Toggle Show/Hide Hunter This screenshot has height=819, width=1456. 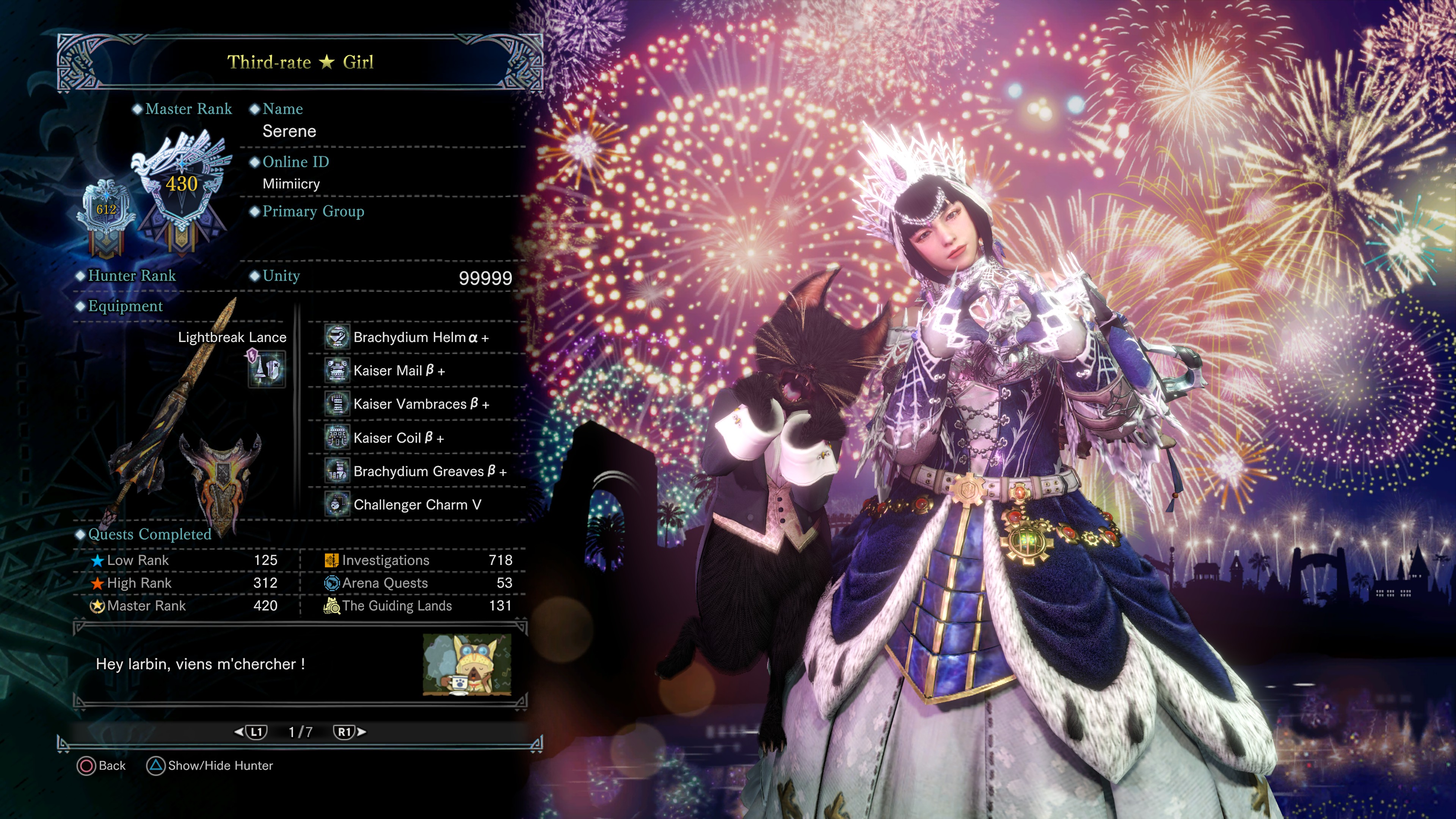(x=210, y=766)
